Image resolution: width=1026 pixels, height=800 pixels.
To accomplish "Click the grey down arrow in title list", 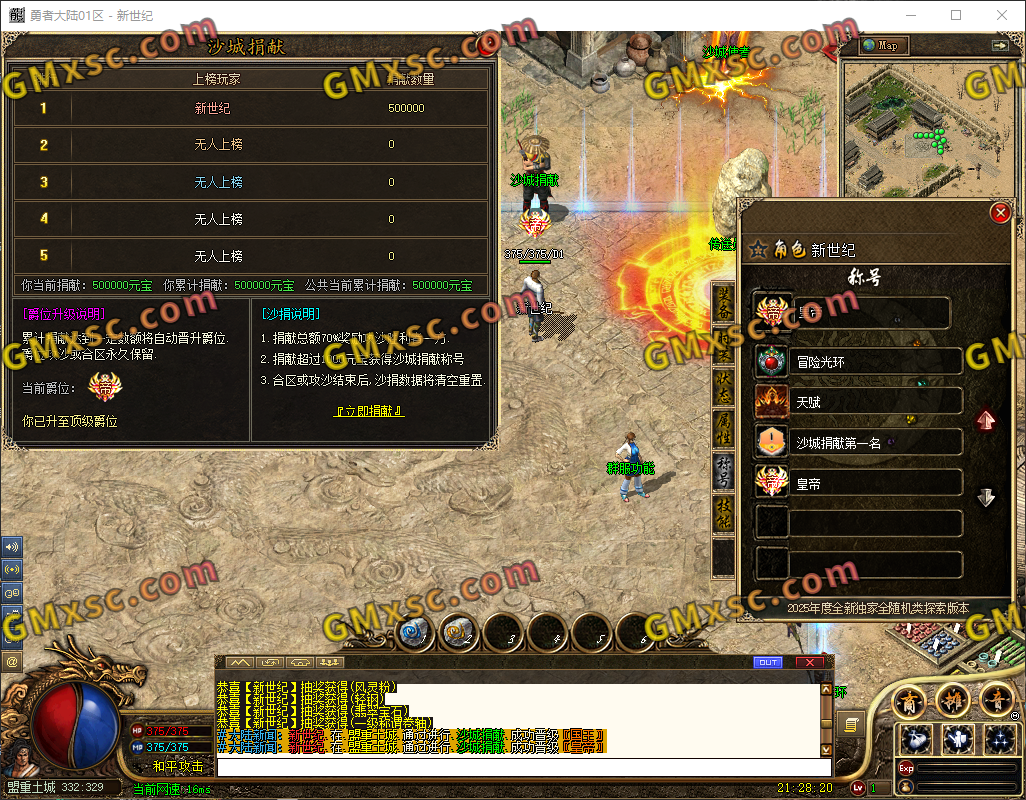I will pyautogui.click(x=986, y=497).
